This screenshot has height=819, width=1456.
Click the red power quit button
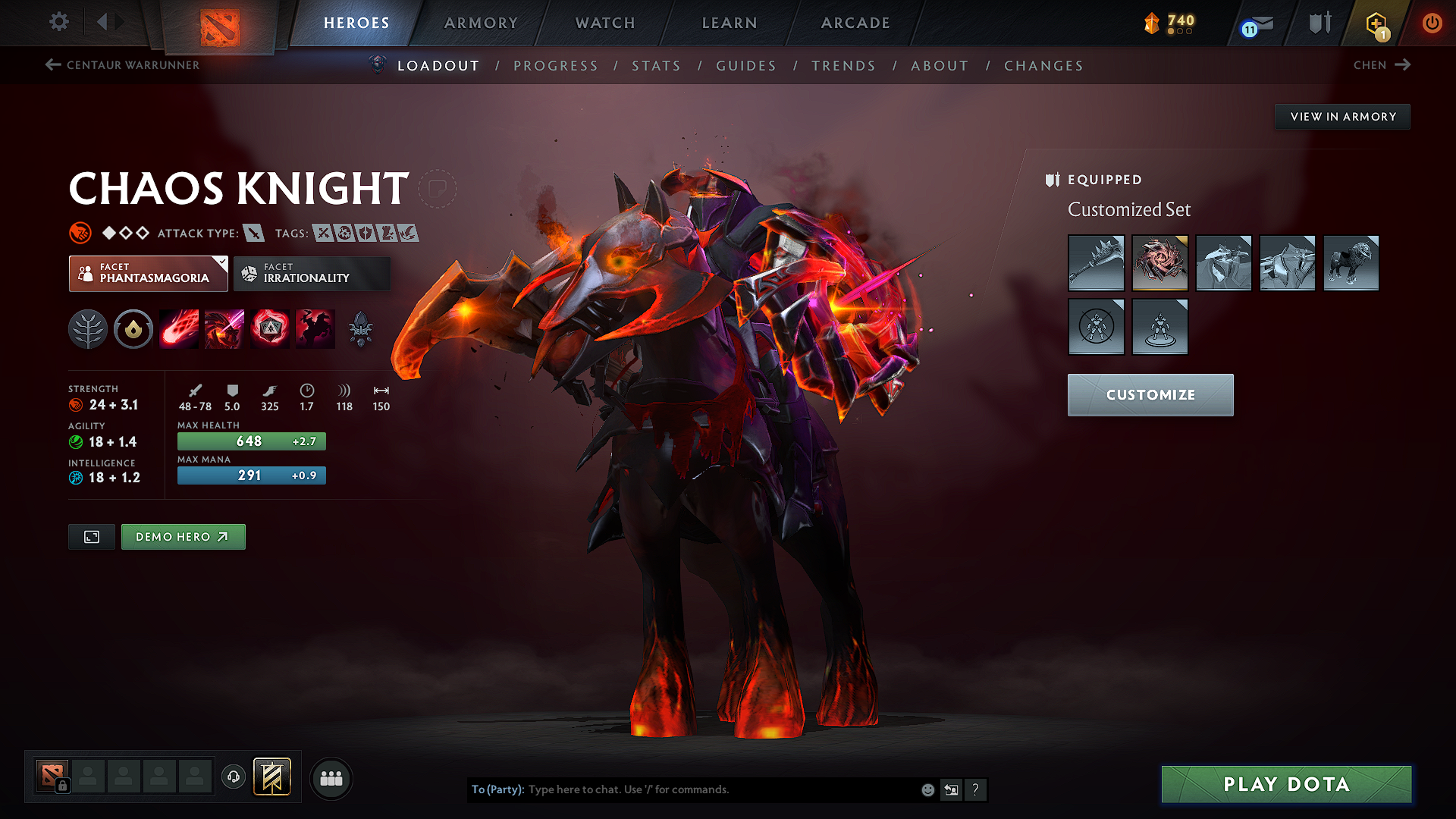click(1432, 23)
